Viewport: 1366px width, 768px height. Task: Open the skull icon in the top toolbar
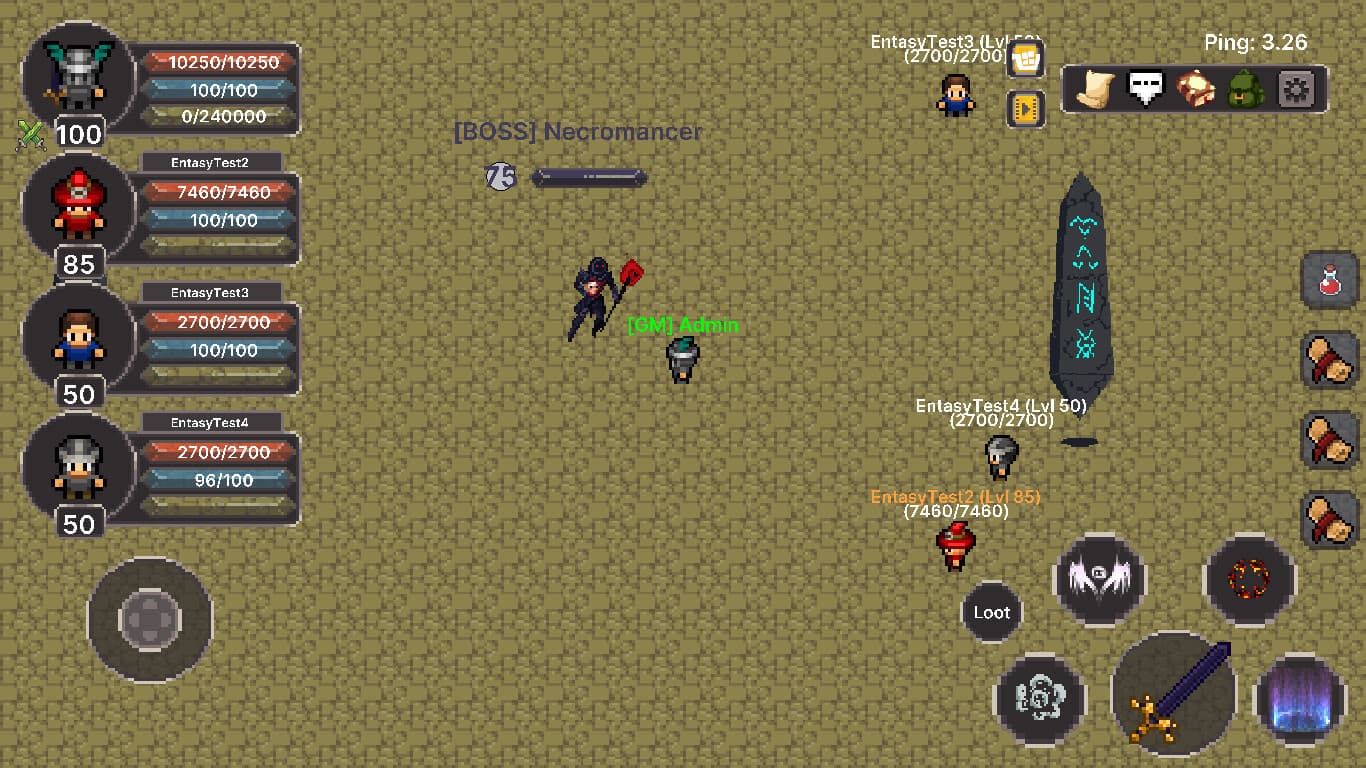coord(1145,88)
